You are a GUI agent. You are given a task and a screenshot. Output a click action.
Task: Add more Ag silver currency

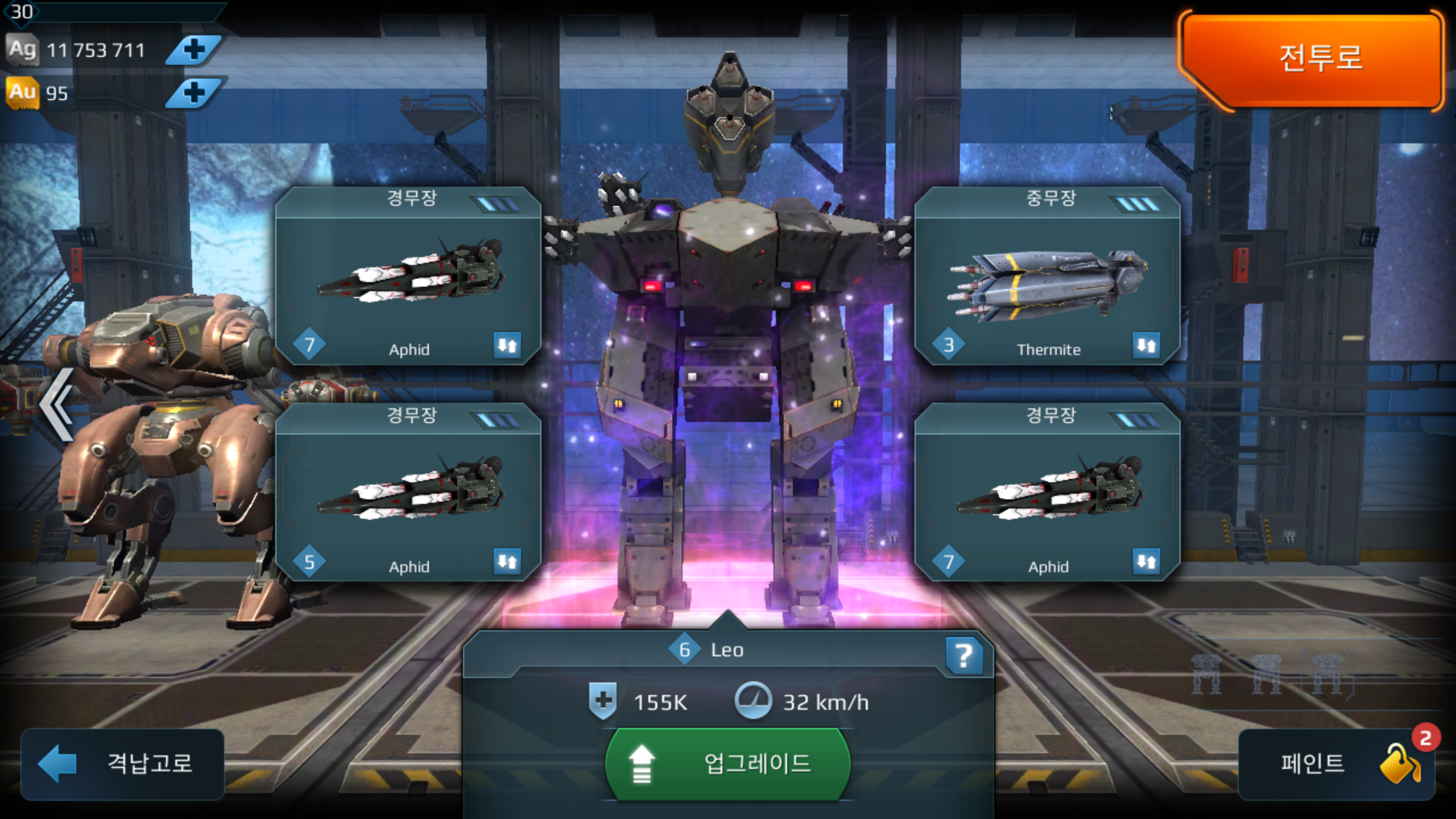(194, 50)
